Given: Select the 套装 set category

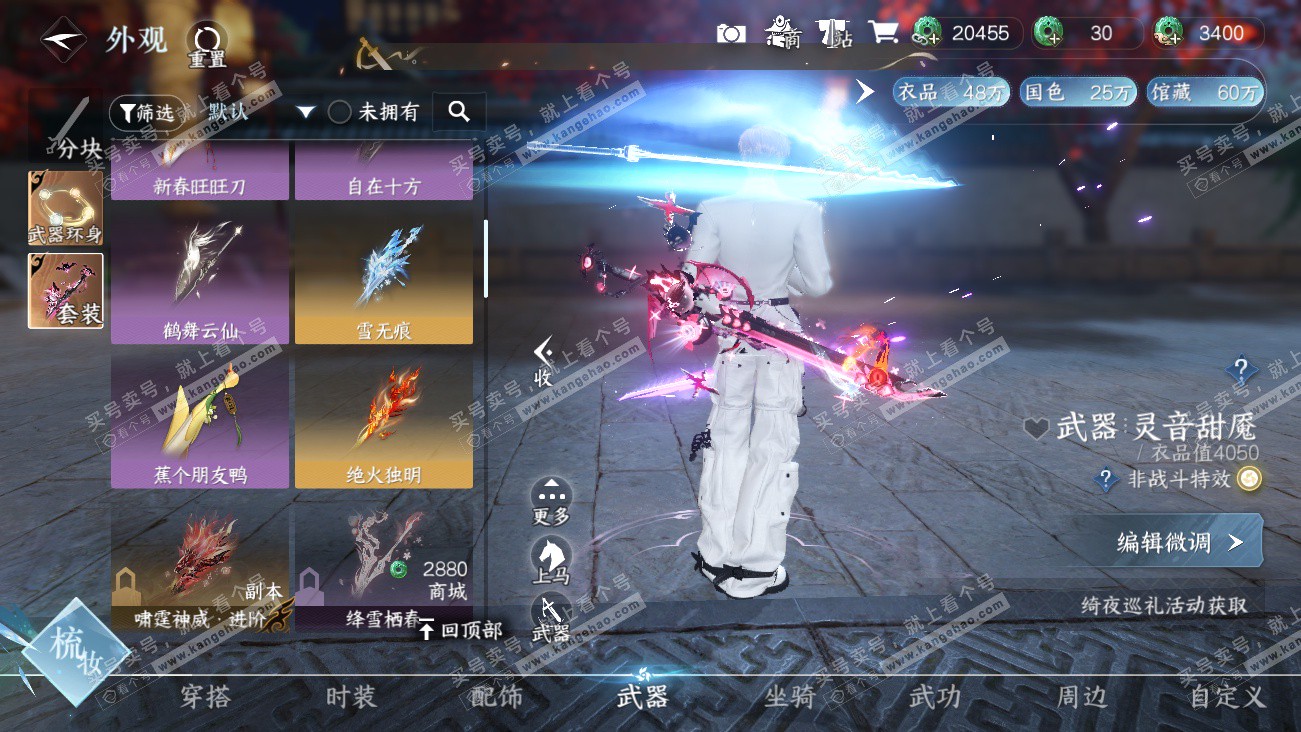Looking at the screenshot, I should click(x=65, y=290).
